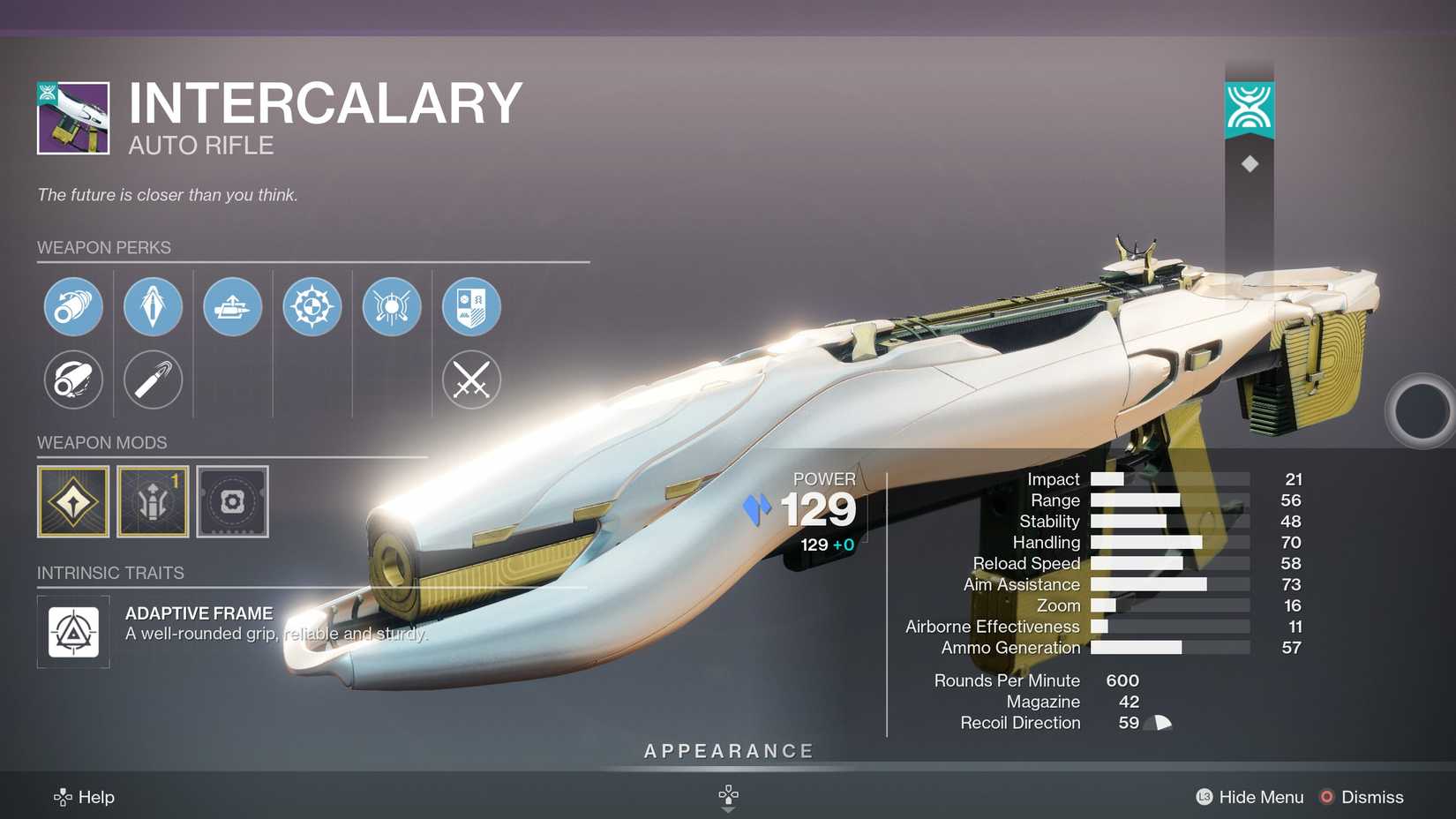Select the barrel perk on the Intercalary

coord(73,306)
